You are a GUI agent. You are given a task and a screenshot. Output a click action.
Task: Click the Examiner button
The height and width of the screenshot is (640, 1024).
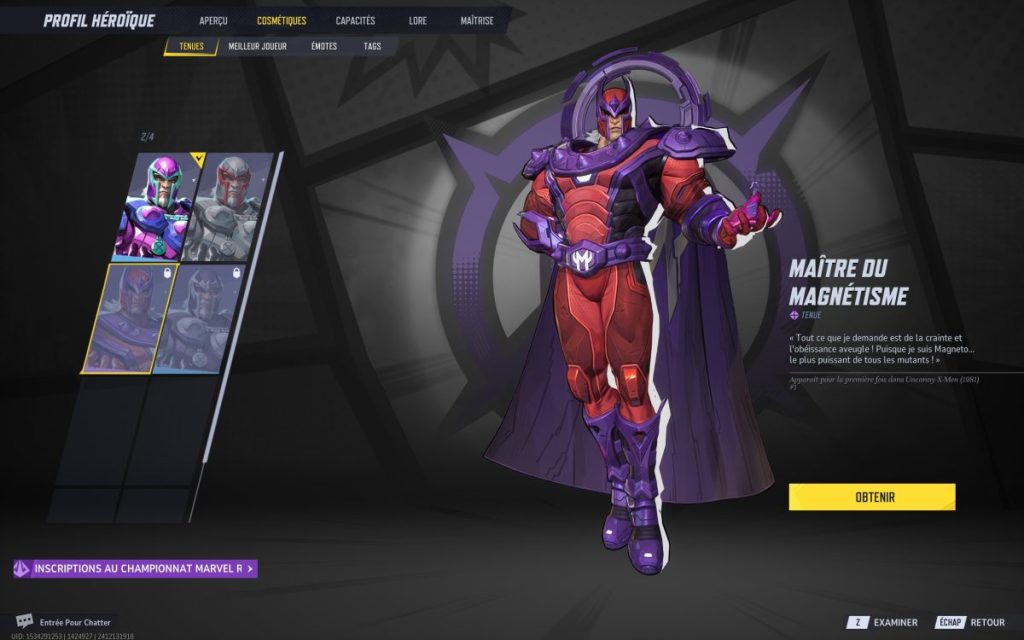[884, 622]
